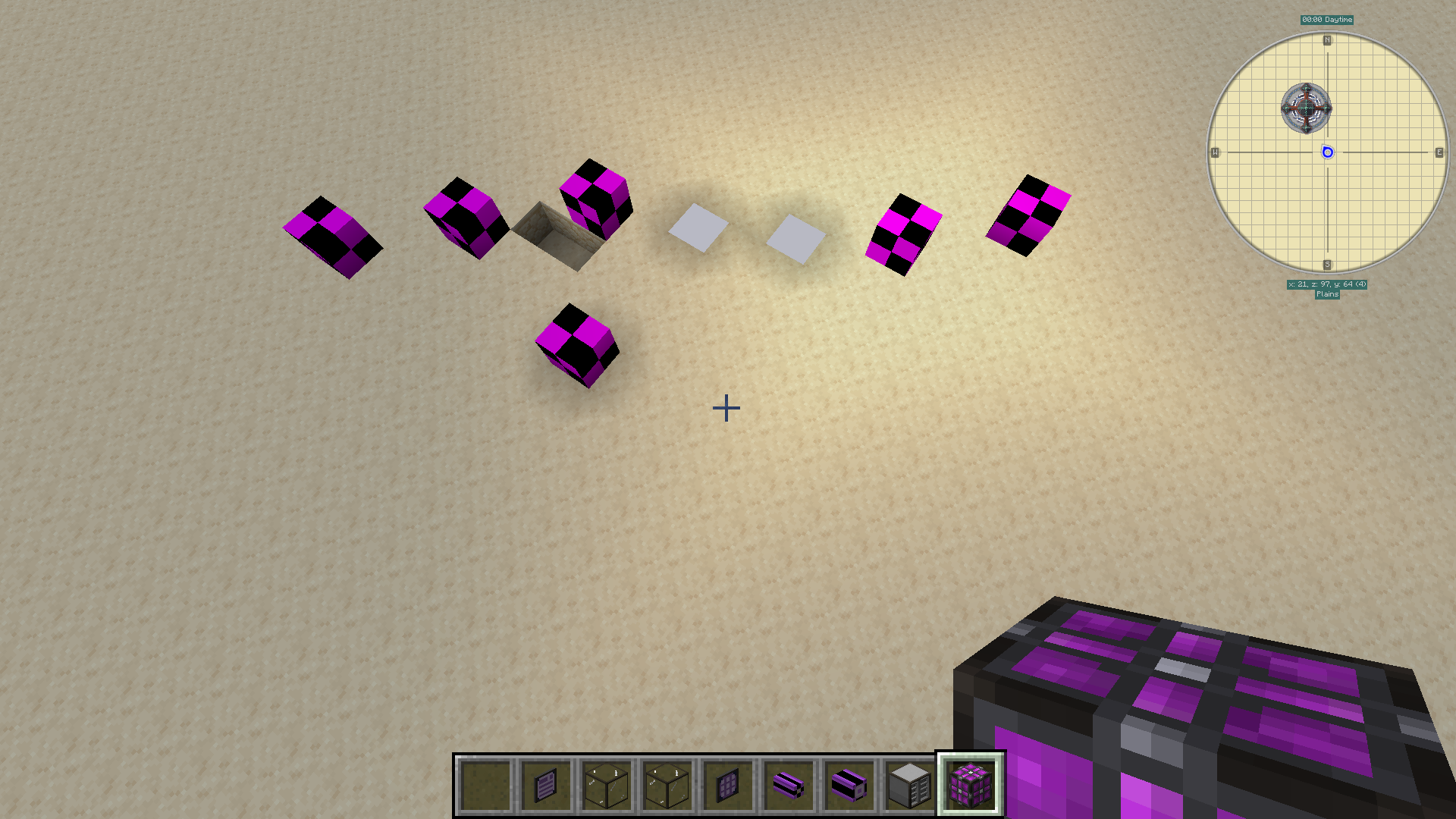Click the W marker on the minimap
This screenshot has width=1456, height=819.
(x=1215, y=152)
